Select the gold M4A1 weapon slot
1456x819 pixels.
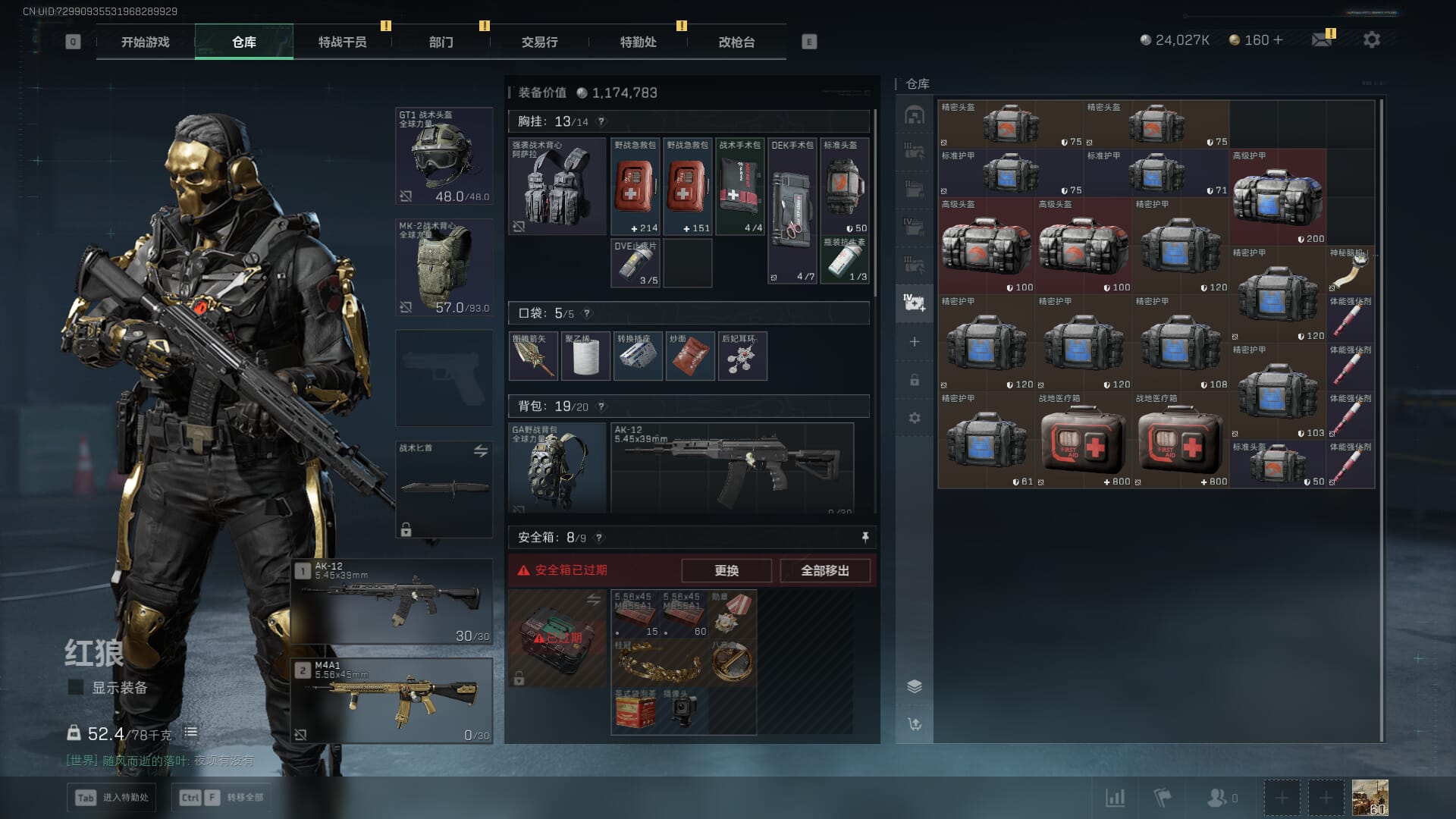(x=392, y=701)
